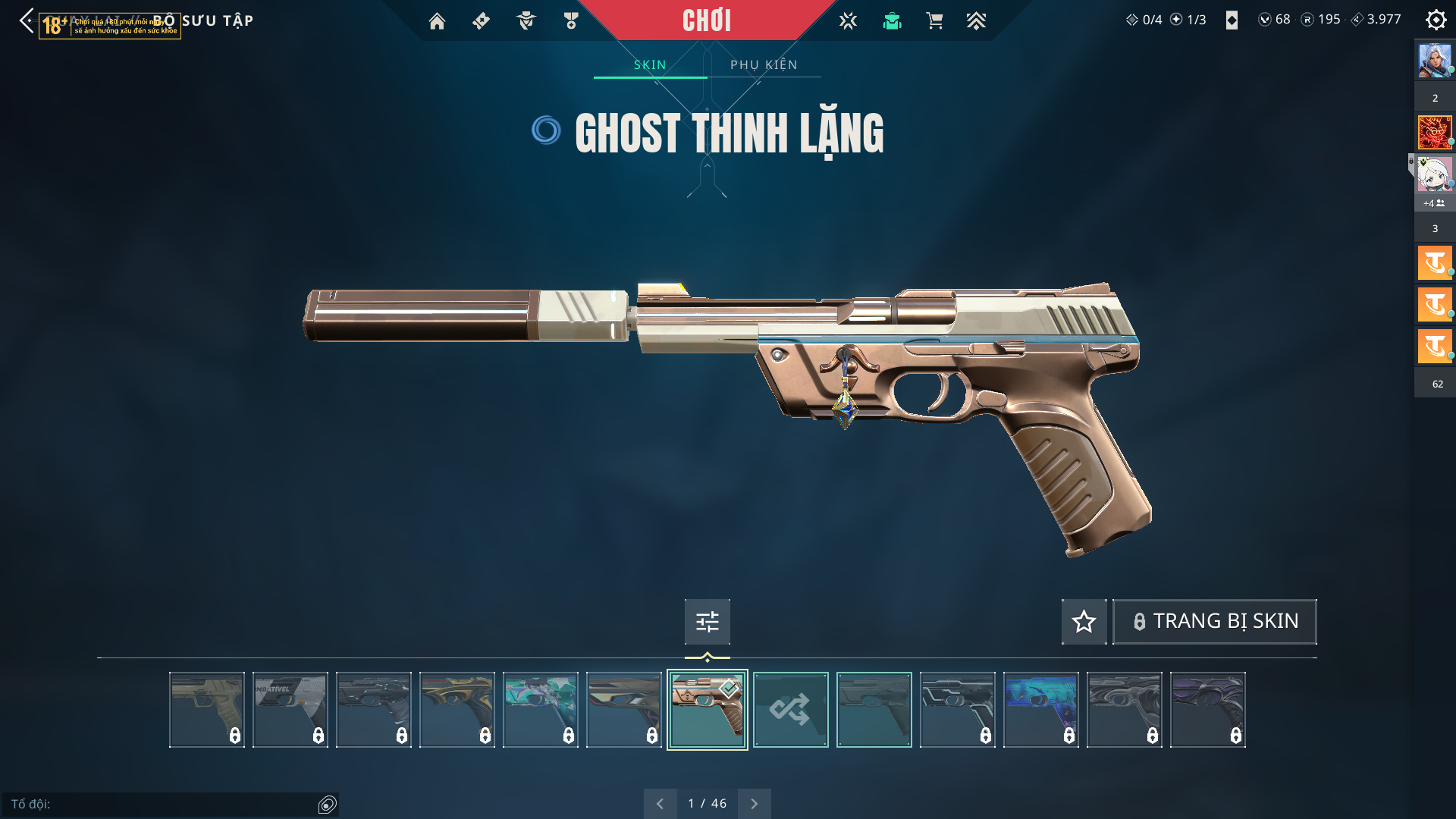
Task: Open the settings gear
Action: (1436, 20)
